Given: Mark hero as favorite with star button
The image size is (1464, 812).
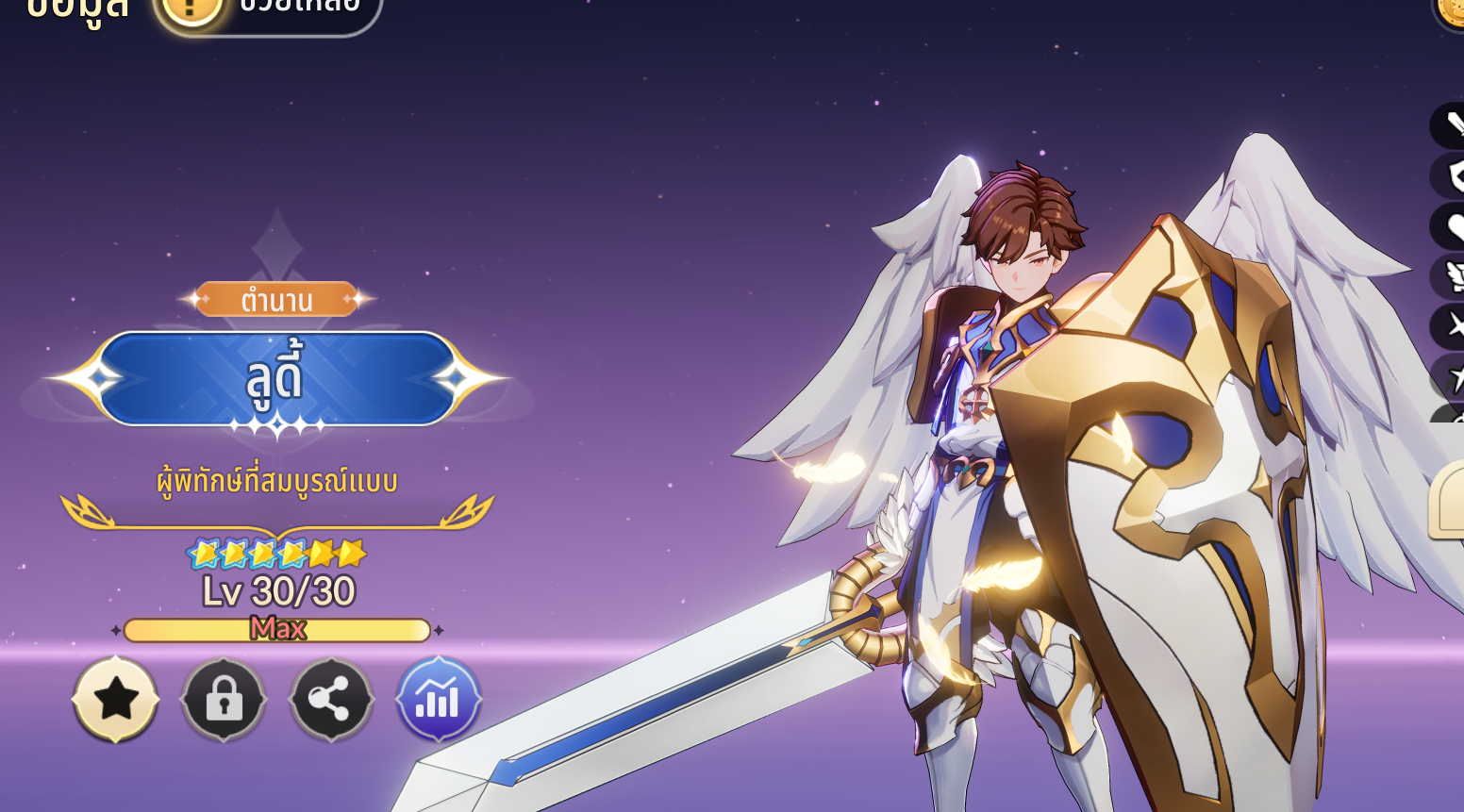Looking at the screenshot, I should click(x=116, y=700).
